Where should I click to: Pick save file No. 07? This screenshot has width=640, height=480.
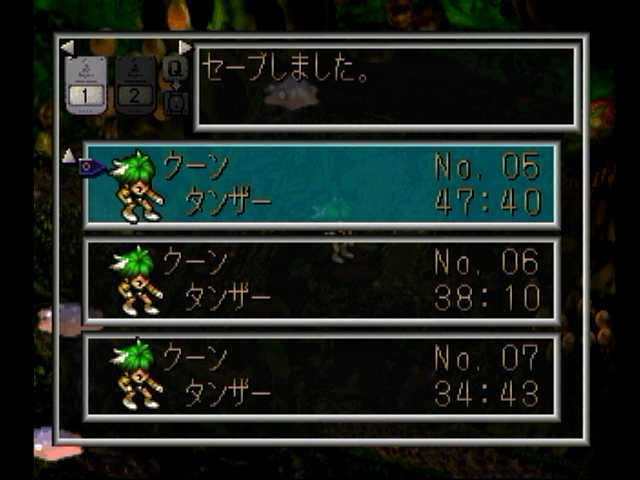pos(322,375)
